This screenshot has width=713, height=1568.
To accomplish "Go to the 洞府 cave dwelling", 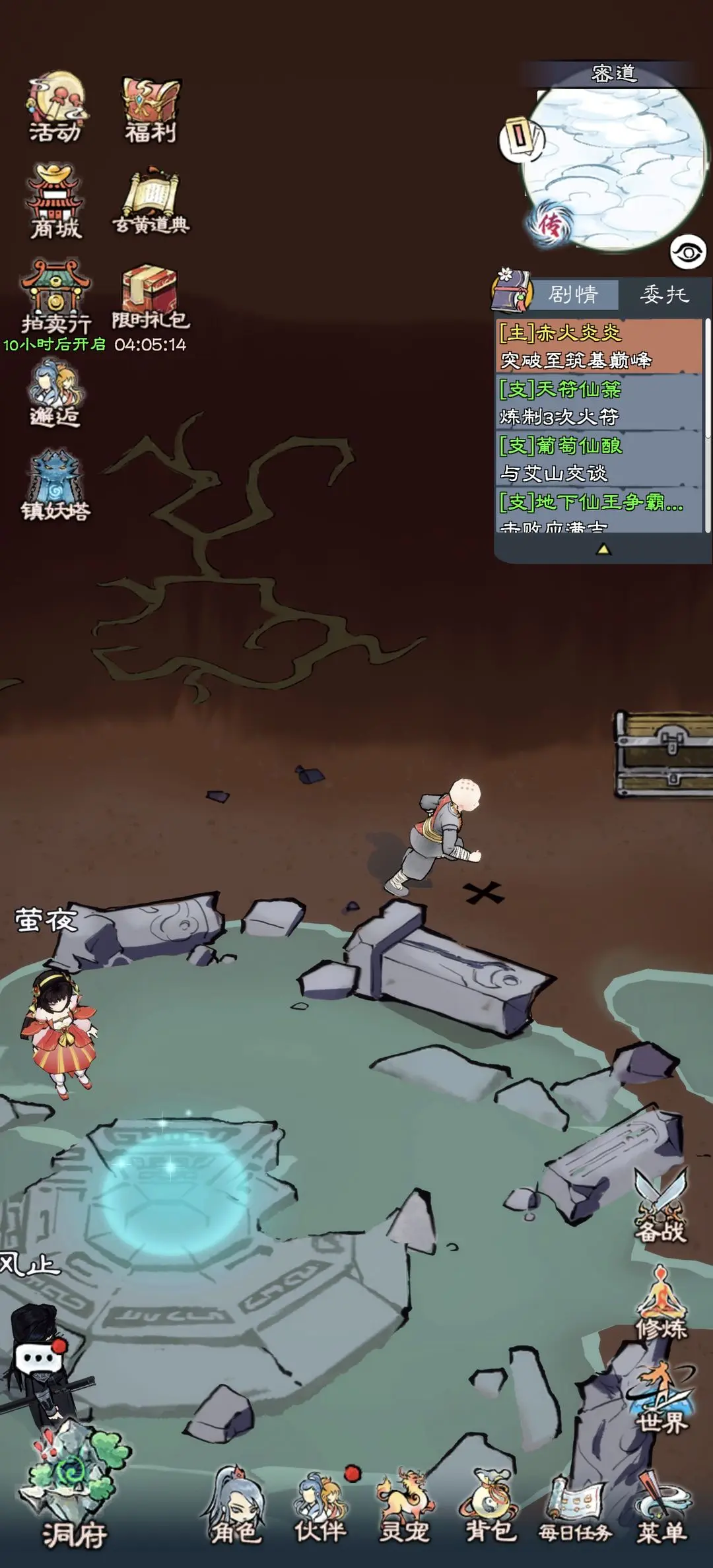I will 74,1499.
